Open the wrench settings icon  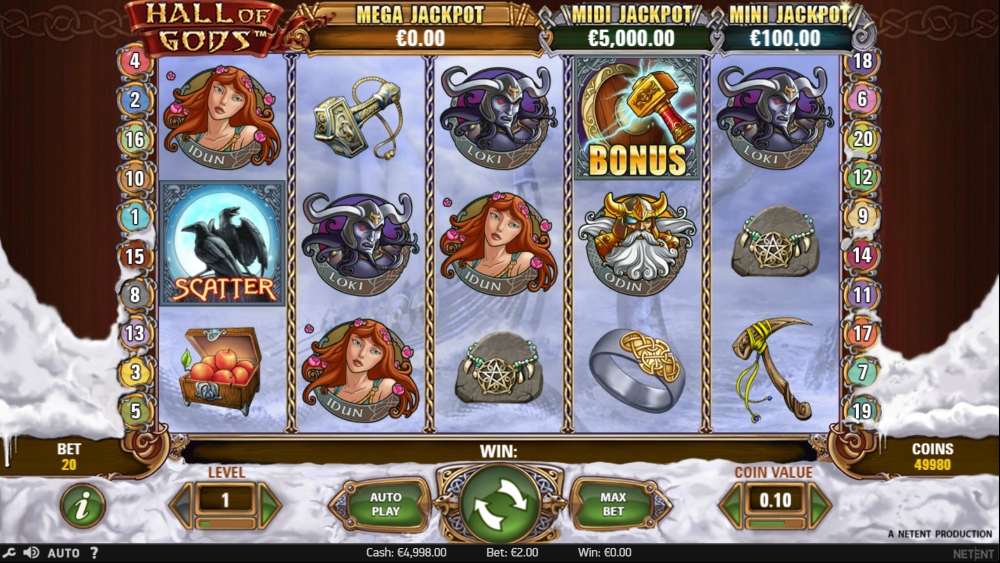10,553
